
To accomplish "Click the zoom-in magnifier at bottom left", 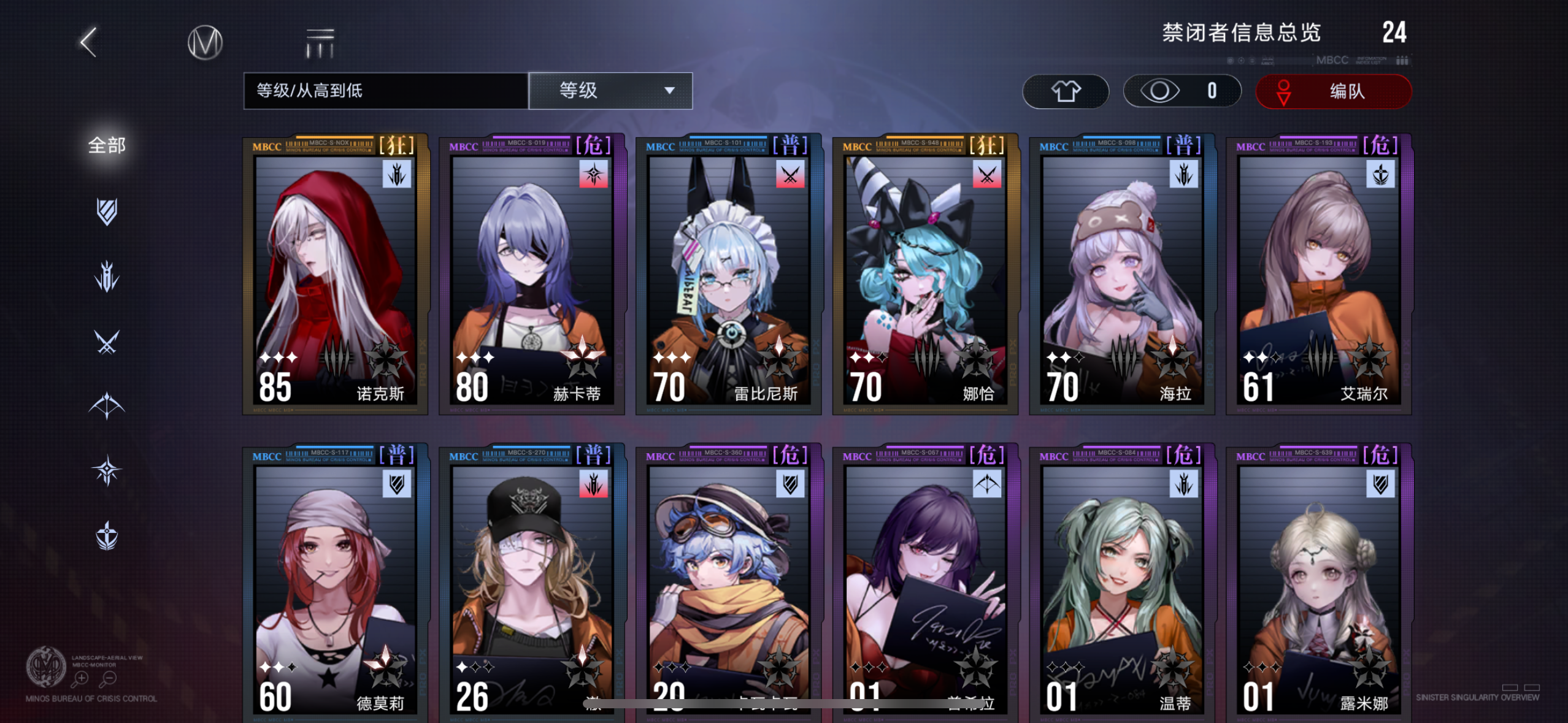I will (x=80, y=679).
